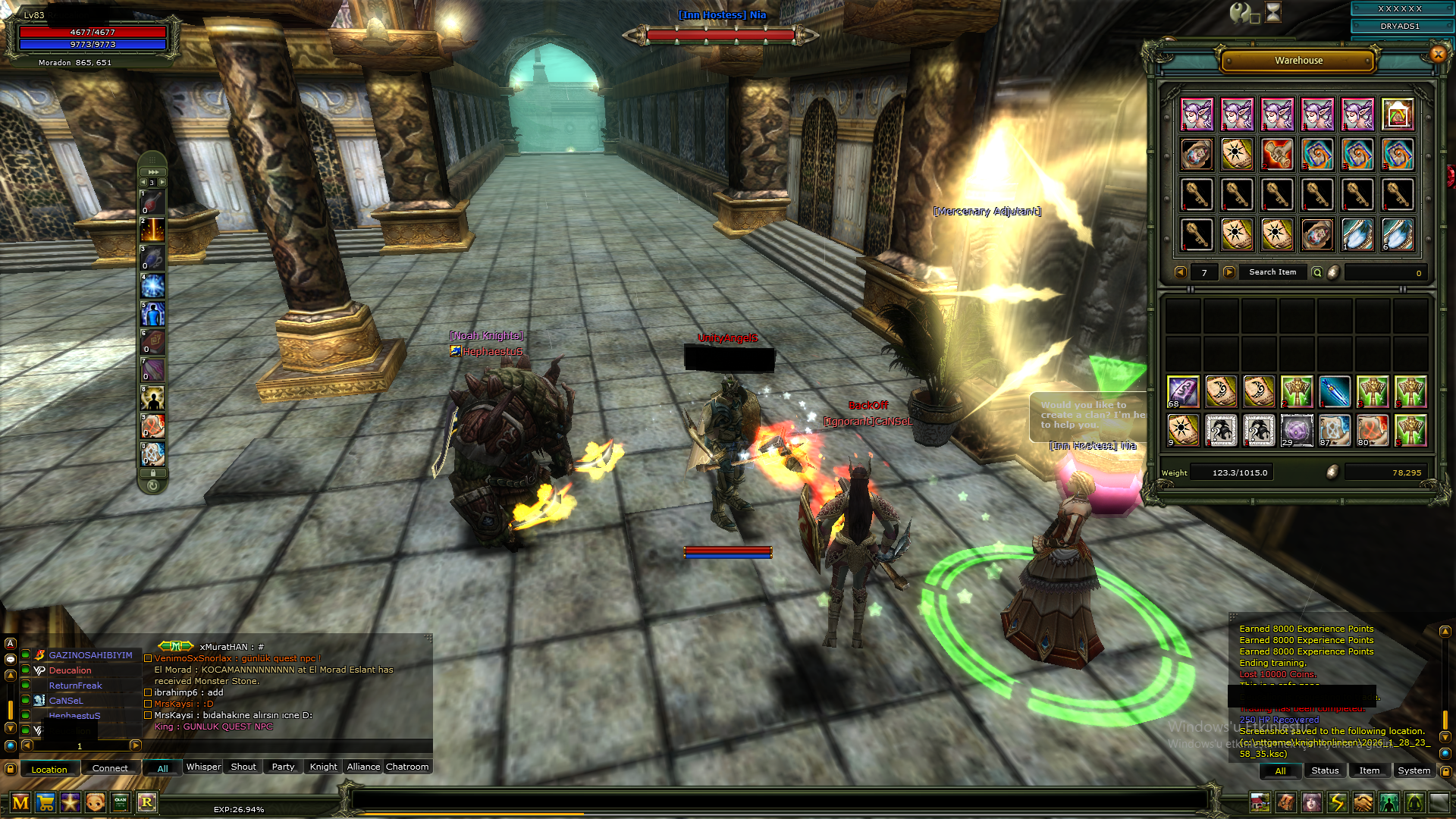Open the Party chat tab

click(283, 767)
